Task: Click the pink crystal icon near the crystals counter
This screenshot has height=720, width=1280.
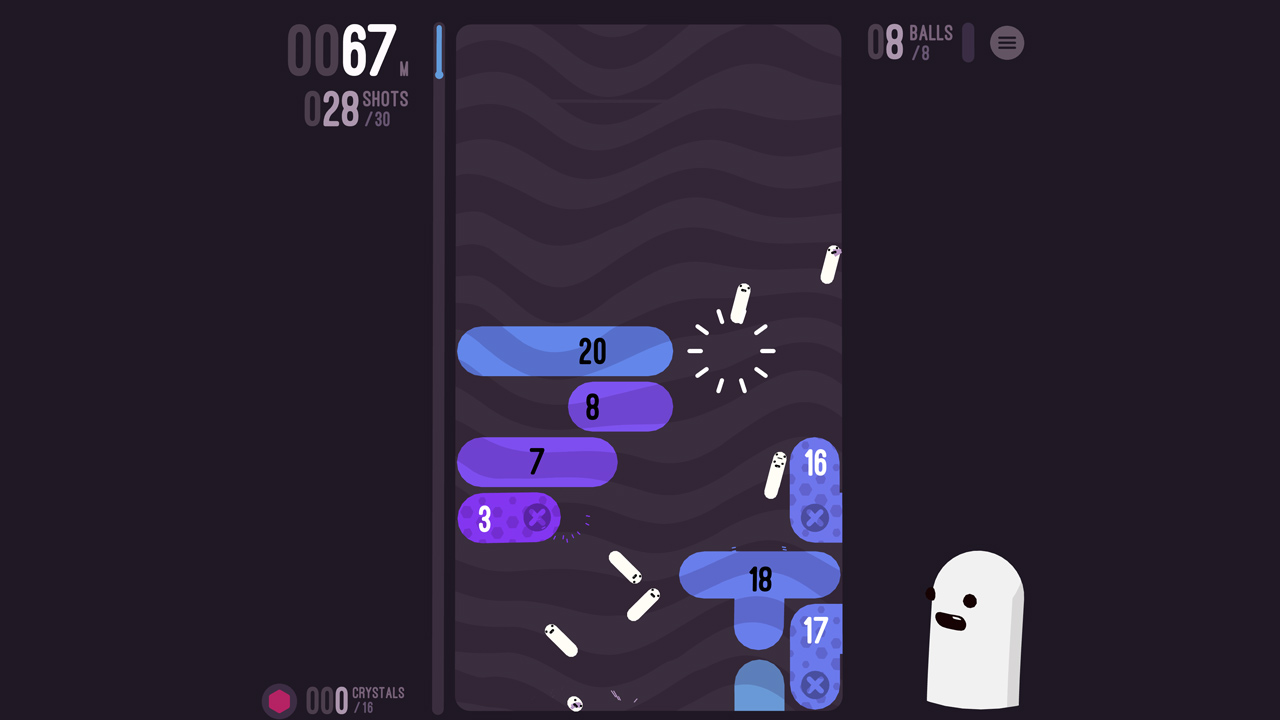Action: coord(280,700)
